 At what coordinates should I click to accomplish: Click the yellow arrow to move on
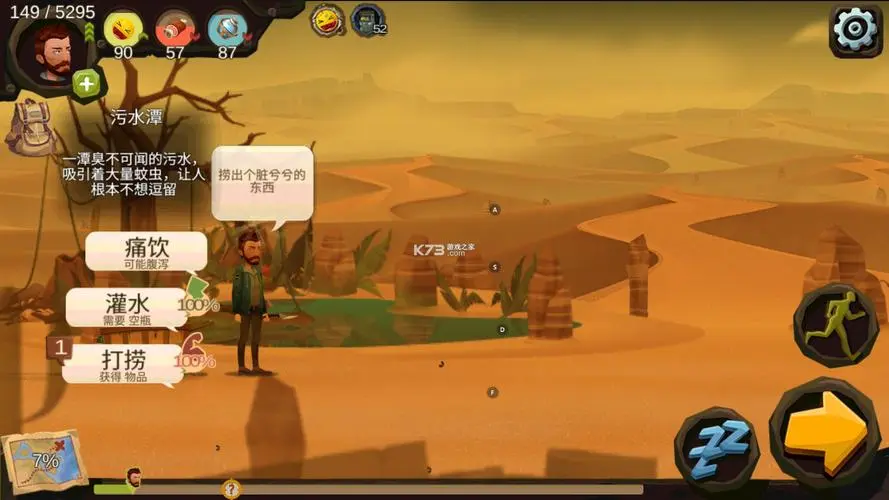coord(826,432)
